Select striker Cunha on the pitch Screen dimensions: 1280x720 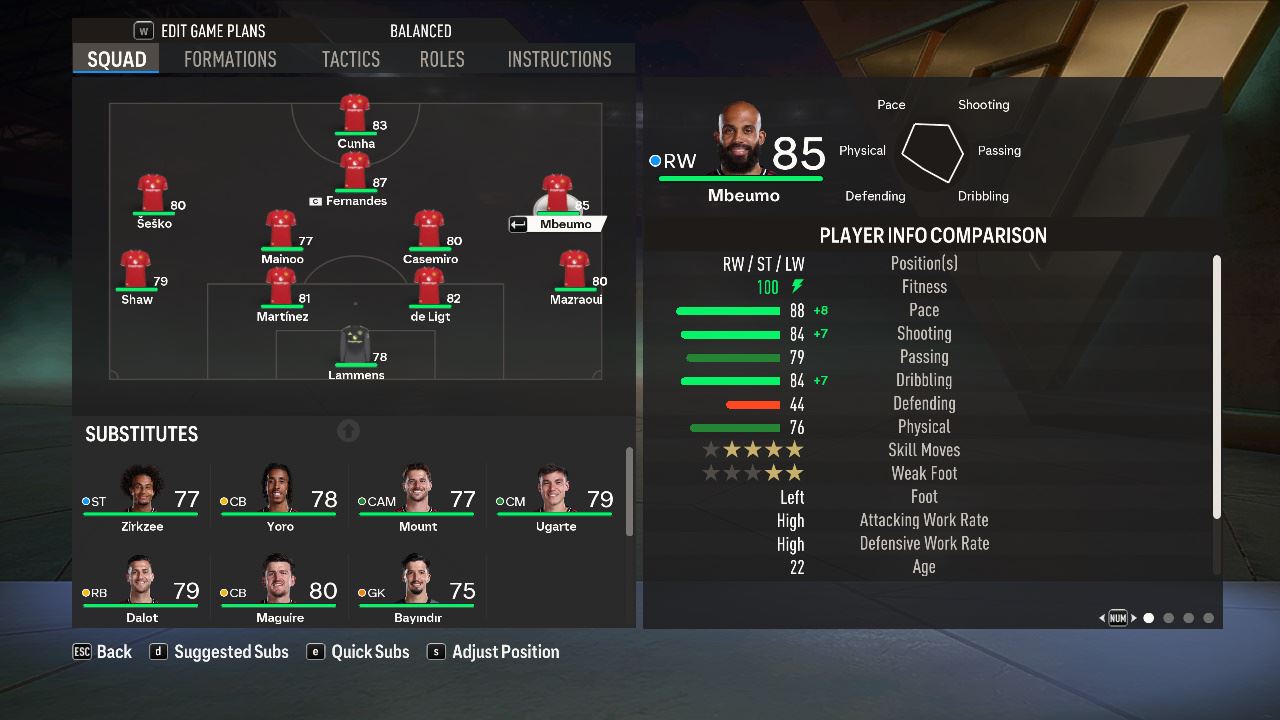(355, 113)
